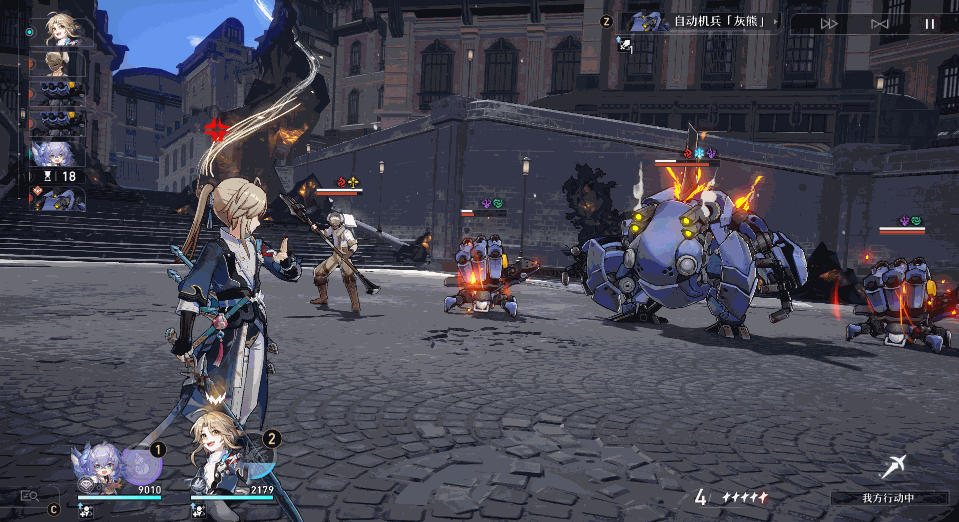Toggle double speed with the fast-forward icon

[829, 23]
